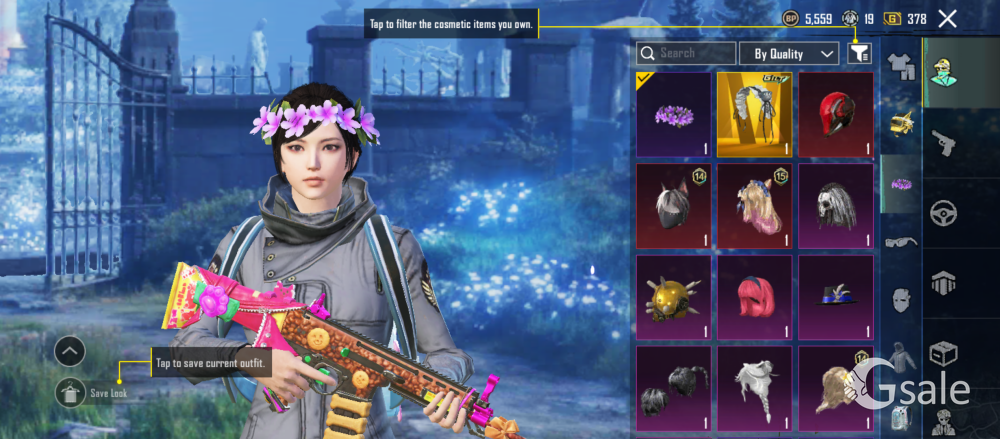Viewport: 1000px width, 439px height.
Task: Close the inventory screen
Action: pyautogui.click(x=947, y=18)
